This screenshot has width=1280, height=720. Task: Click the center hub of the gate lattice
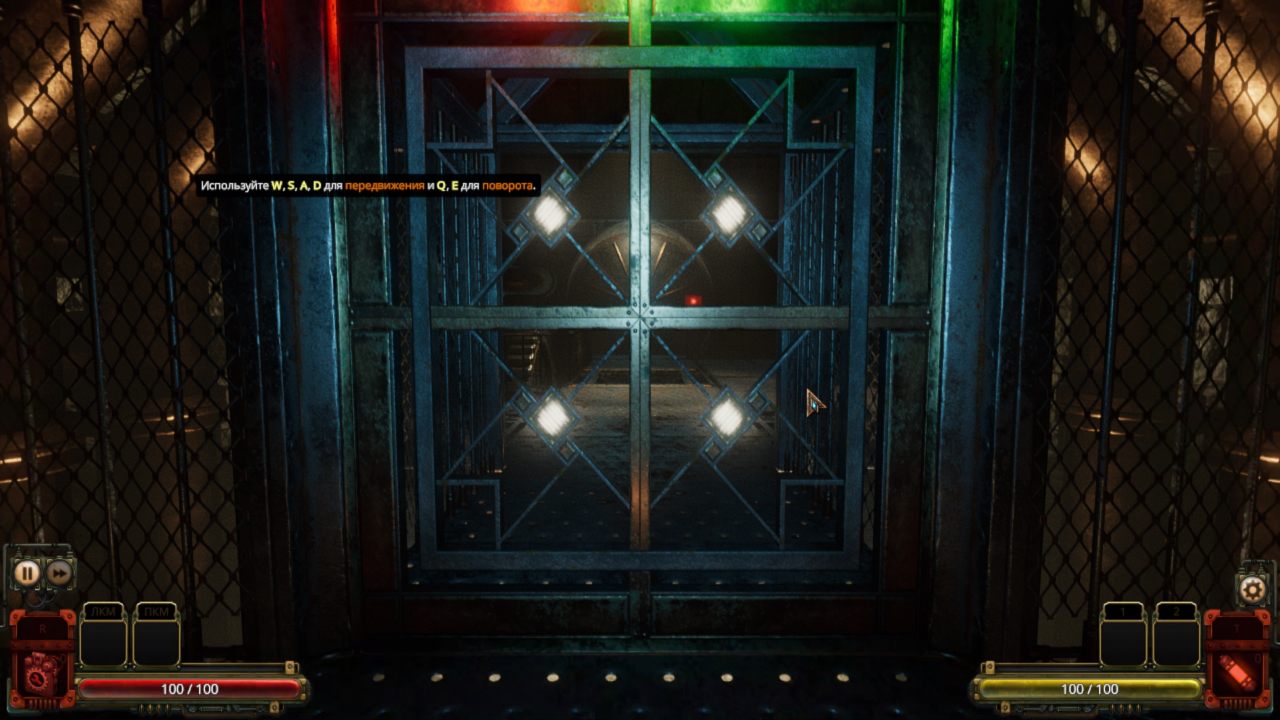[x=638, y=315]
